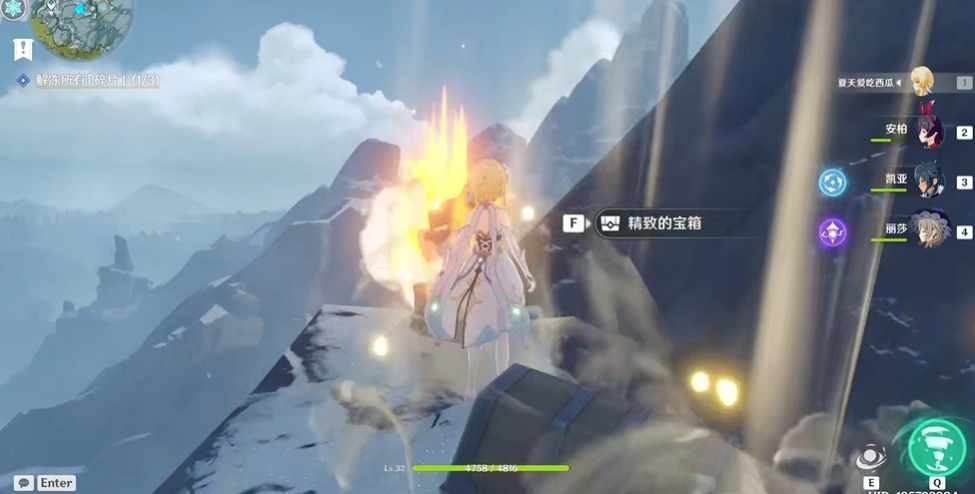Trigger the blue burst icon beside 凯亚
This screenshot has height=494, width=975.
pos(833,182)
